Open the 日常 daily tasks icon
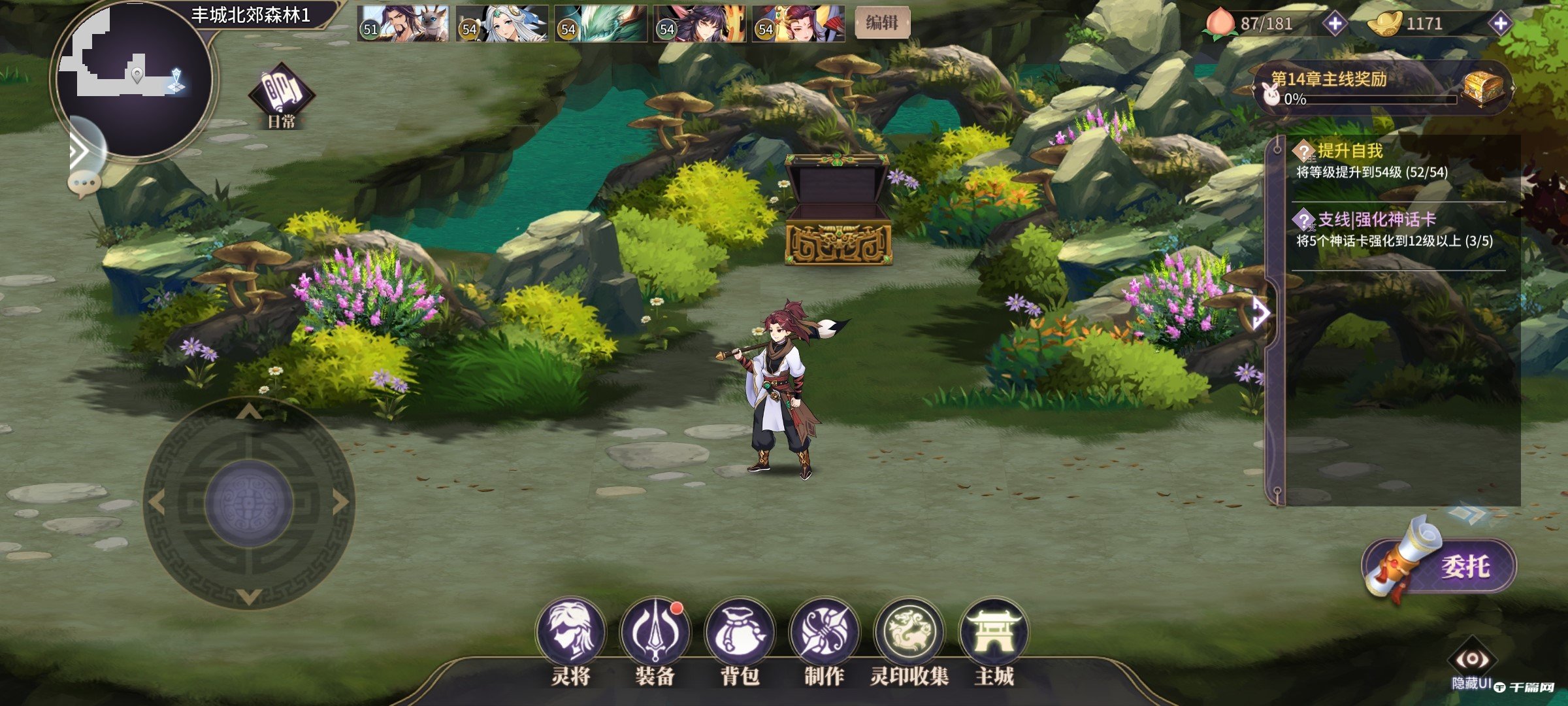Image resolution: width=1568 pixels, height=706 pixels. pyautogui.click(x=282, y=95)
